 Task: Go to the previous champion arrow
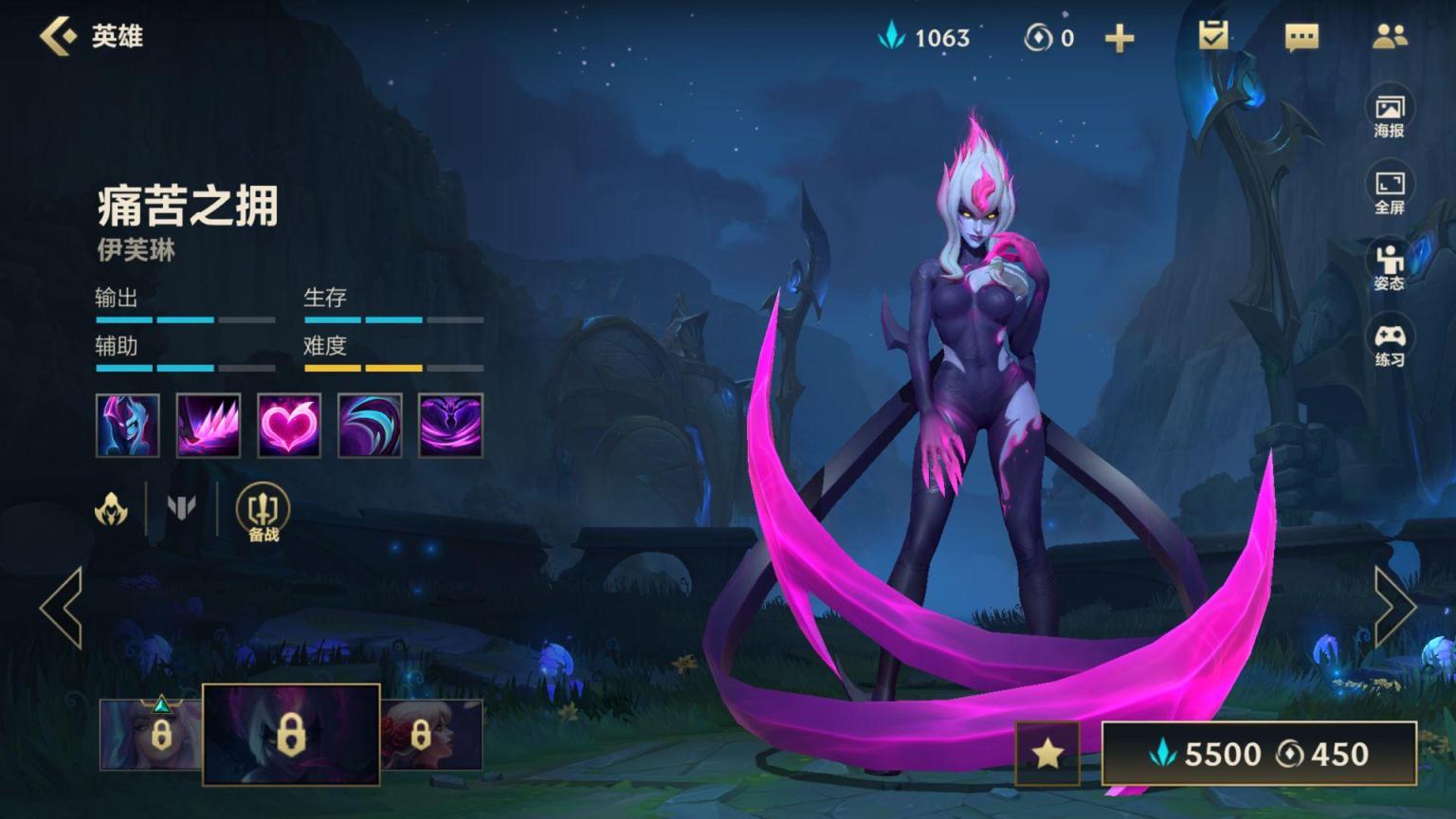62,608
